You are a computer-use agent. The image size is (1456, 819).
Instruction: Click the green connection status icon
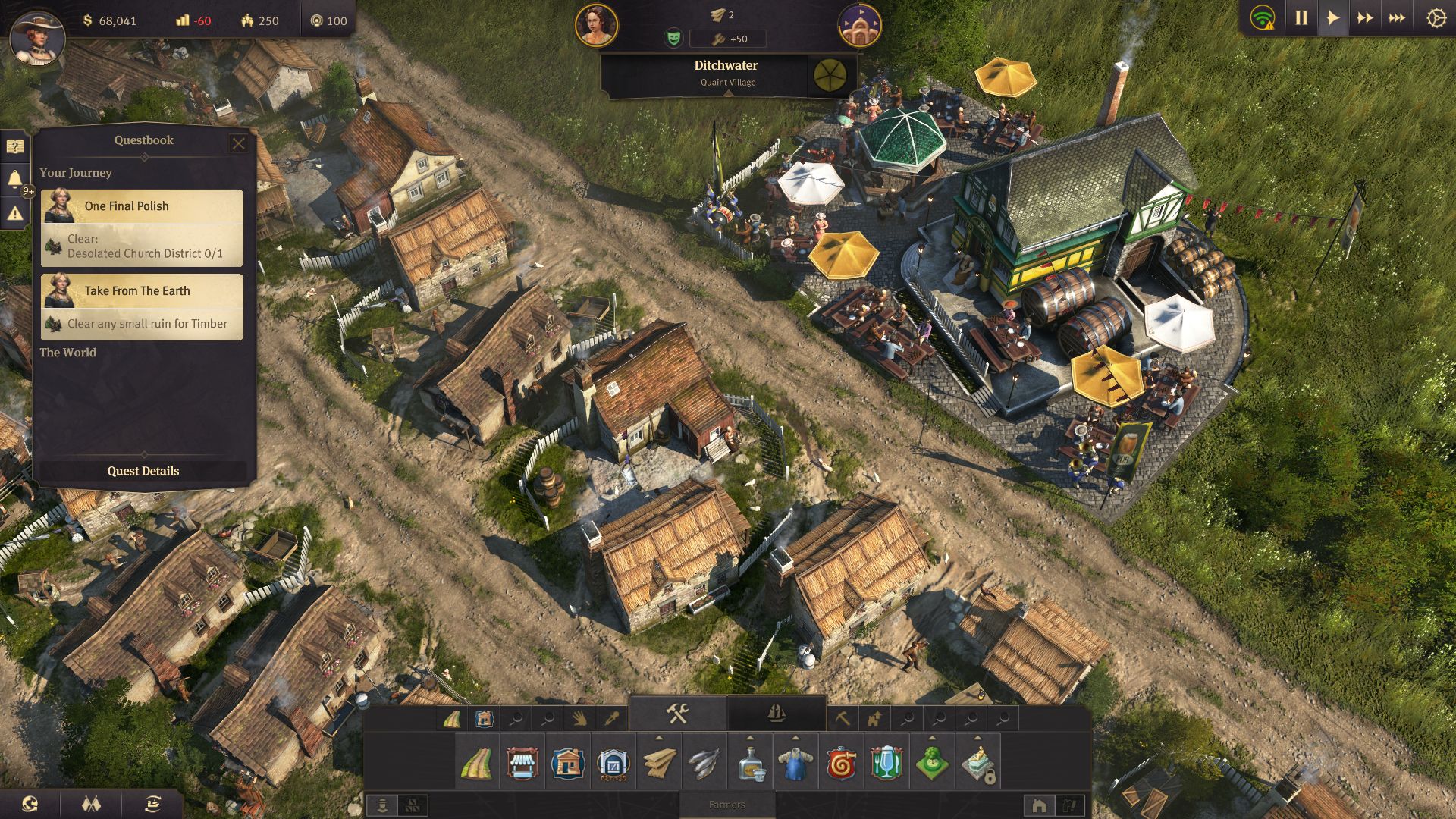click(x=1263, y=18)
